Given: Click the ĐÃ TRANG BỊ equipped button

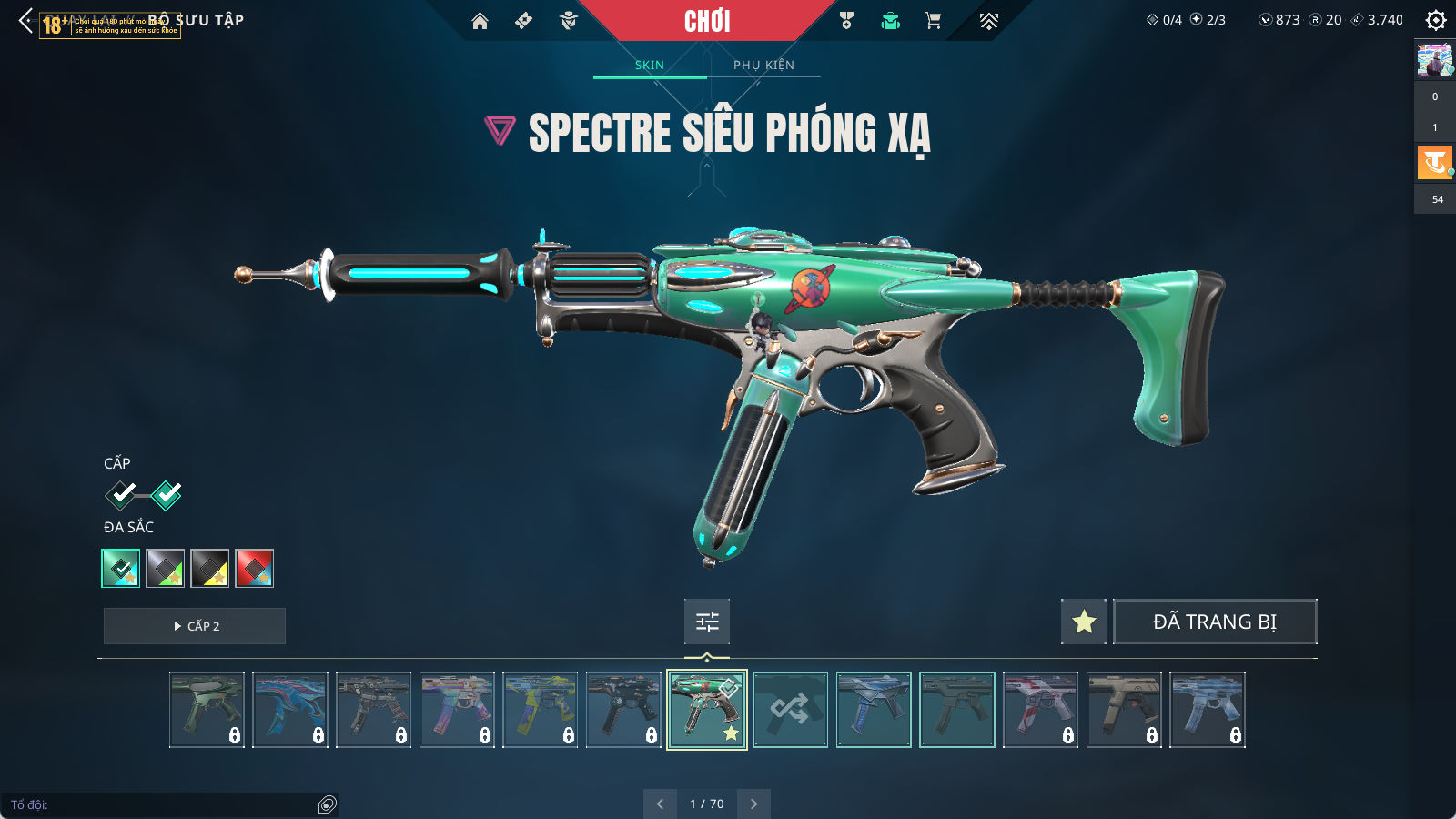Looking at the screenshot, I should (x=1215, y=622).
